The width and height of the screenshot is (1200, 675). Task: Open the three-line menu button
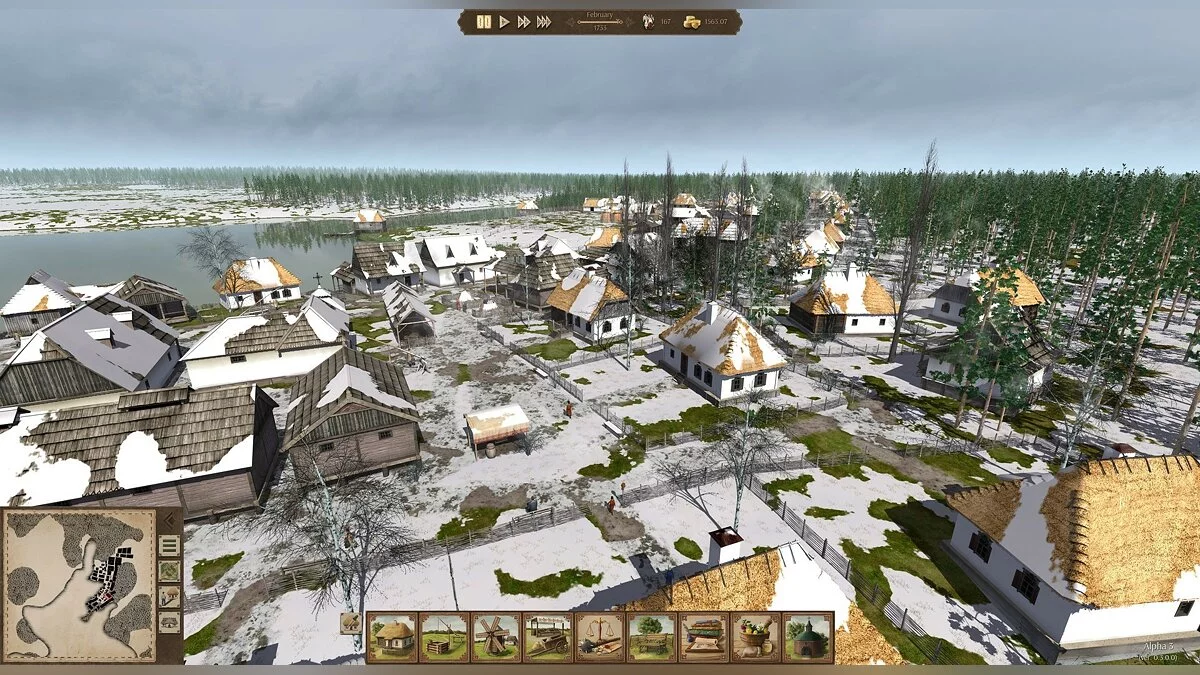pos(169,545)
